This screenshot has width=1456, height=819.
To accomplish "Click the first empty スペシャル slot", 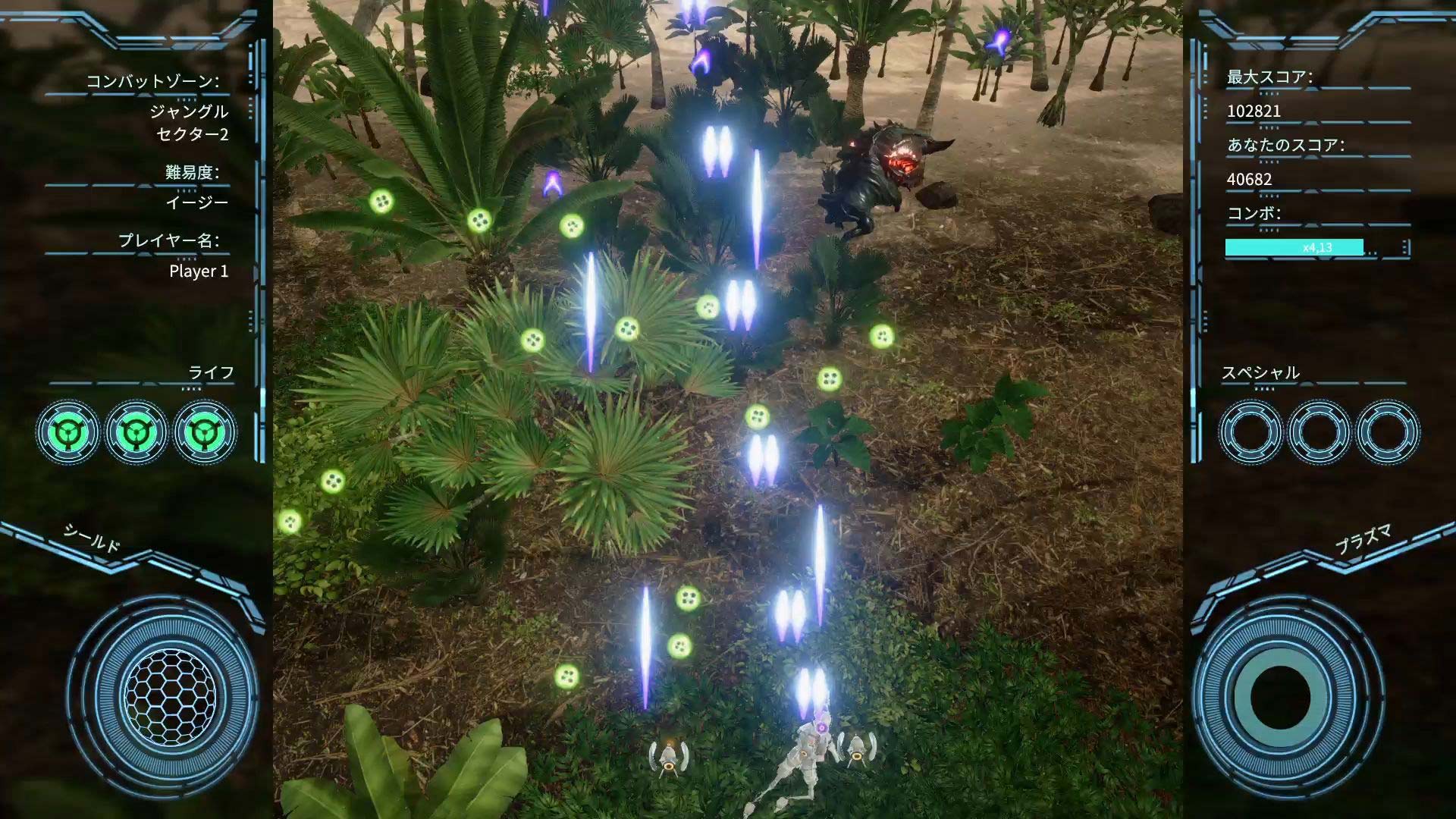I will pos(1251,432).
